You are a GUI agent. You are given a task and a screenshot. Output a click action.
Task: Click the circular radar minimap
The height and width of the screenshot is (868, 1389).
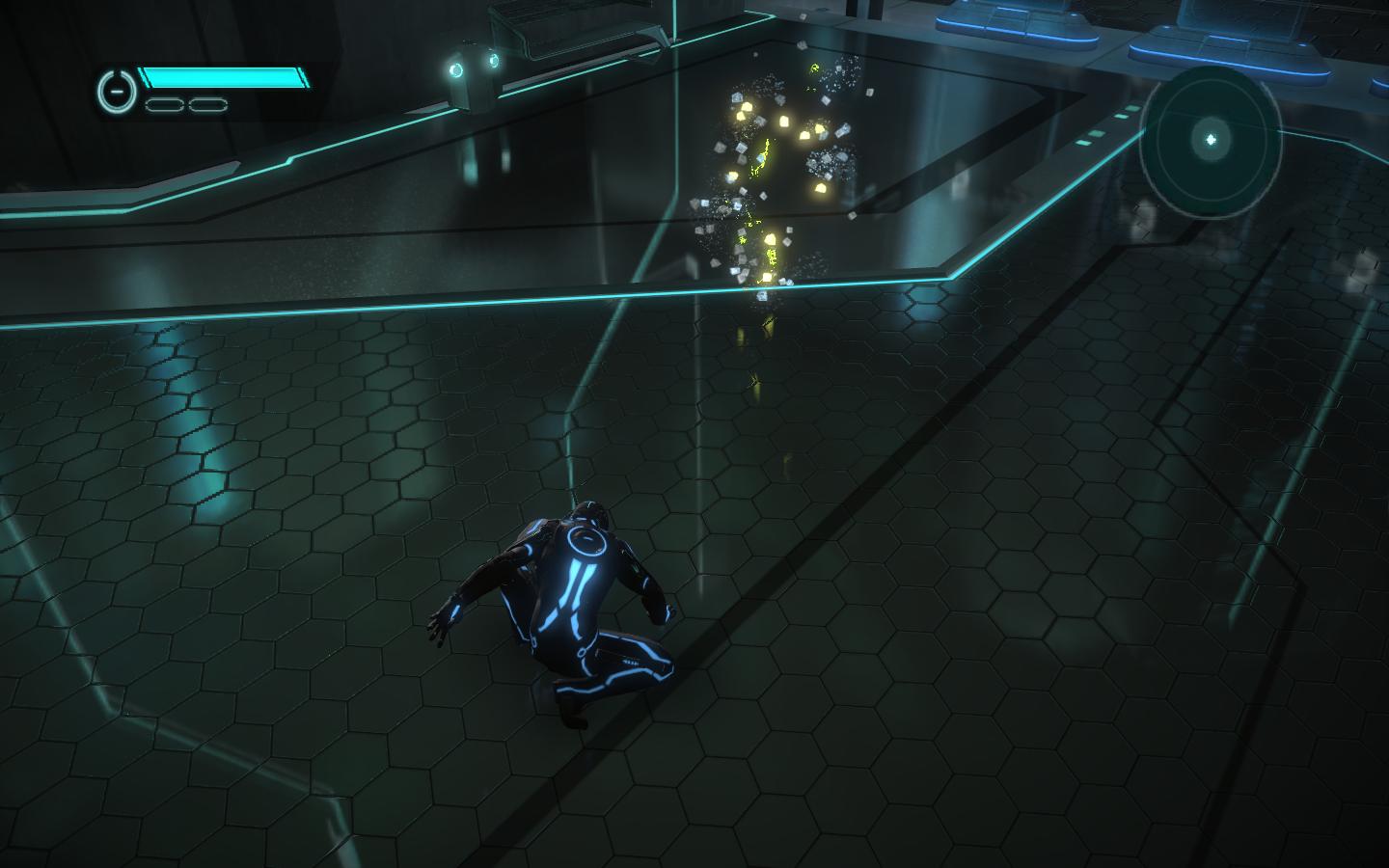click(1211, 141)
